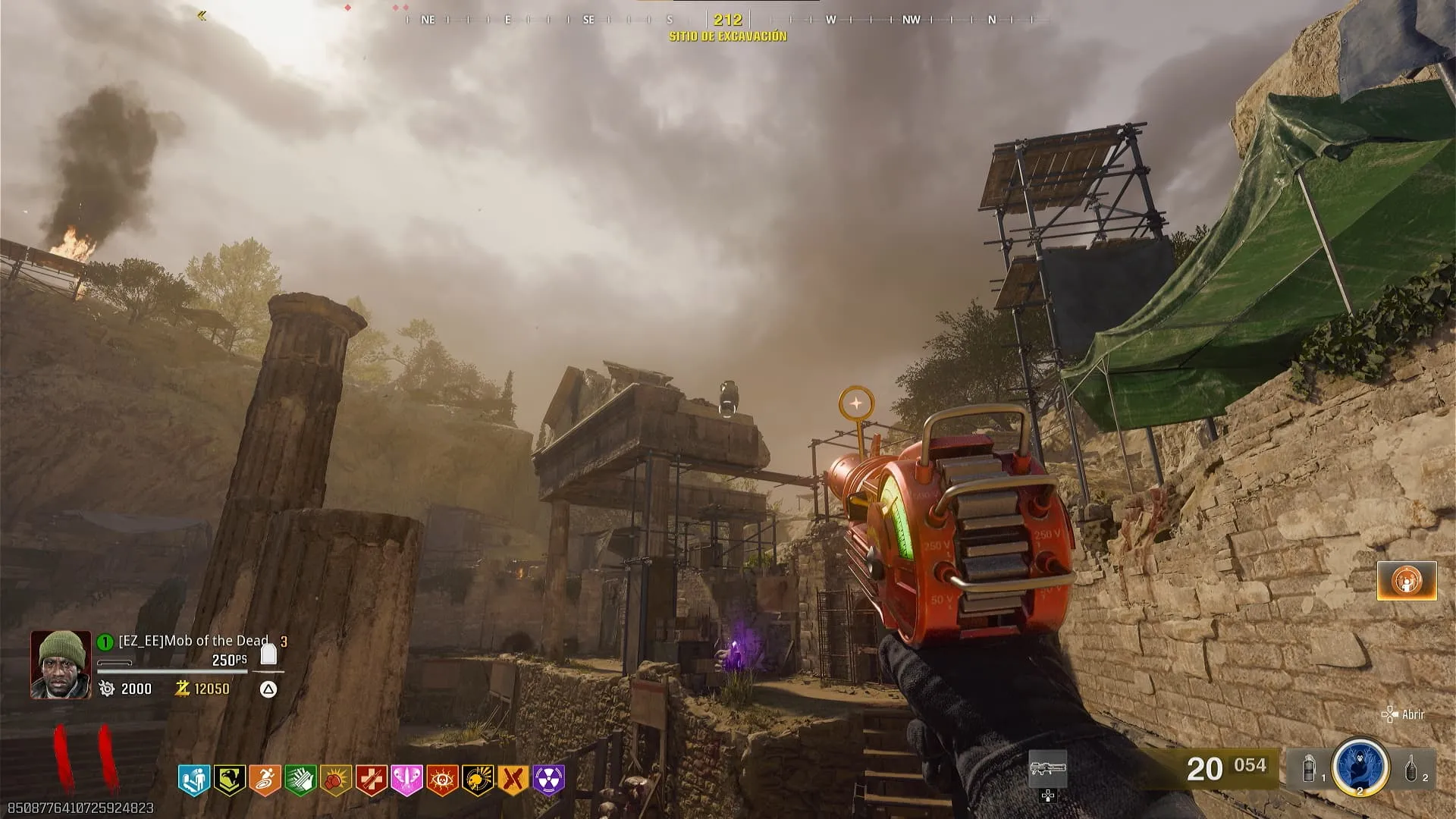
Task: Select the lethal stick grenade slot
Action: tap(1412, 769)
